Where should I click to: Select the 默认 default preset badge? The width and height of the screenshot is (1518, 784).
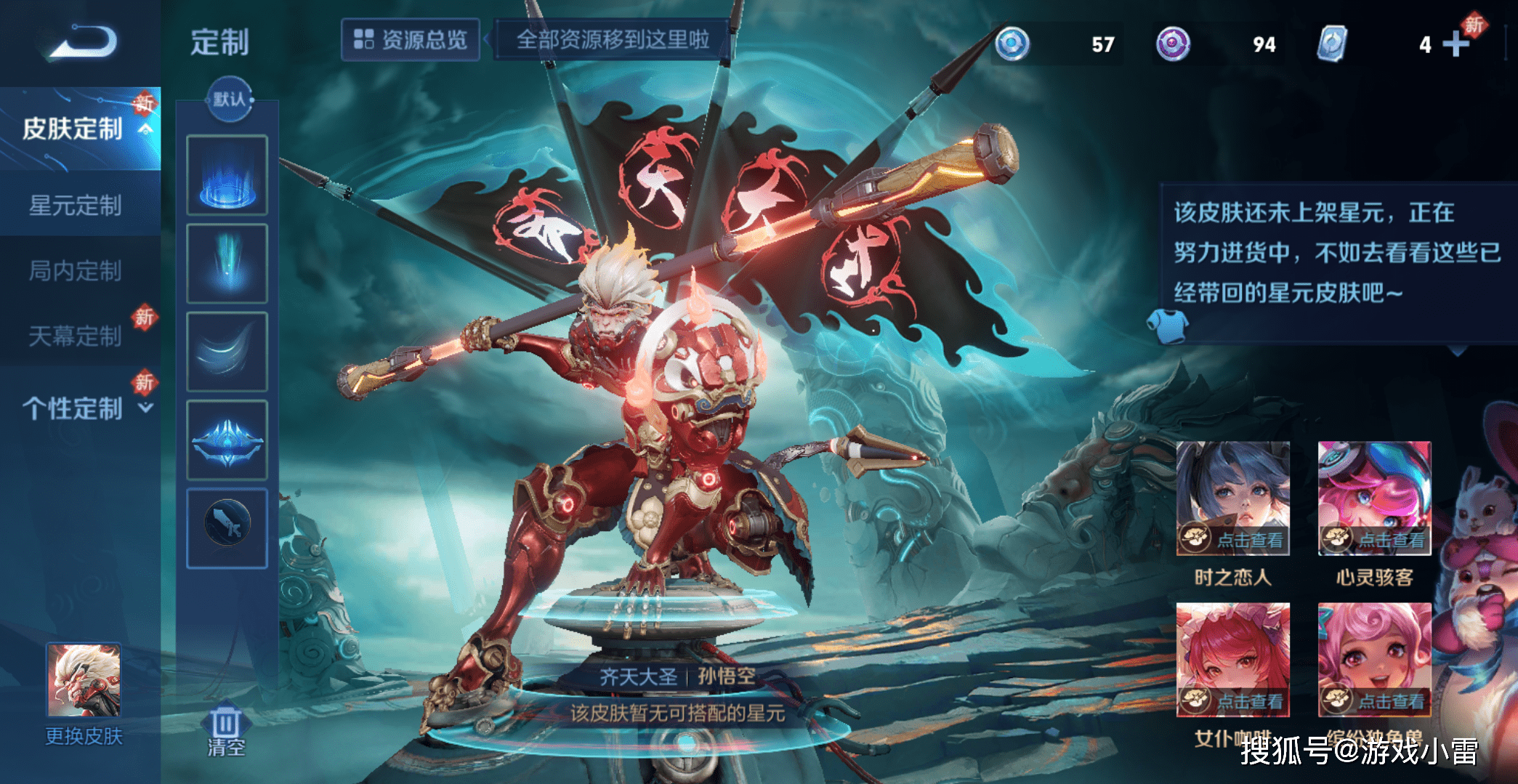(229, 100)
